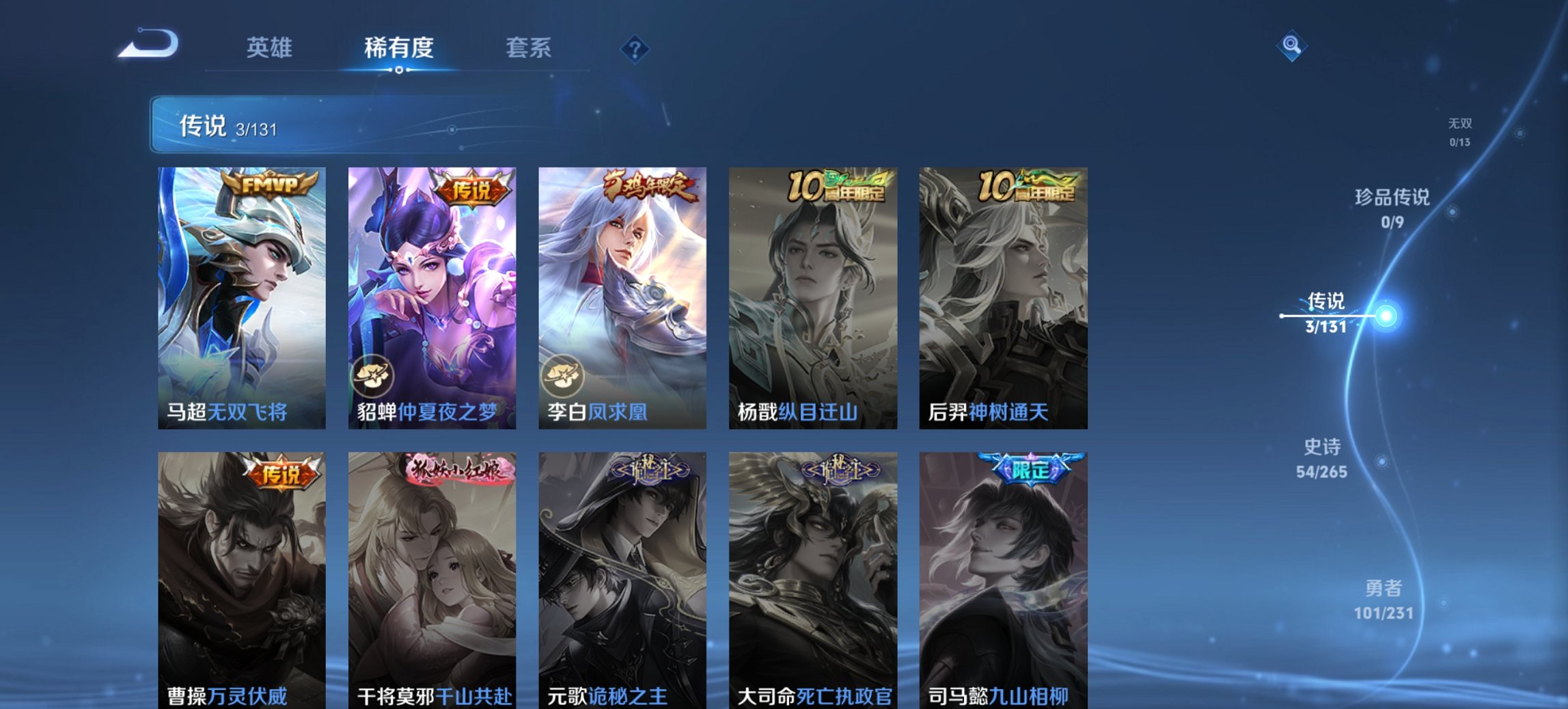Switch to the 套系 tab

528,48
